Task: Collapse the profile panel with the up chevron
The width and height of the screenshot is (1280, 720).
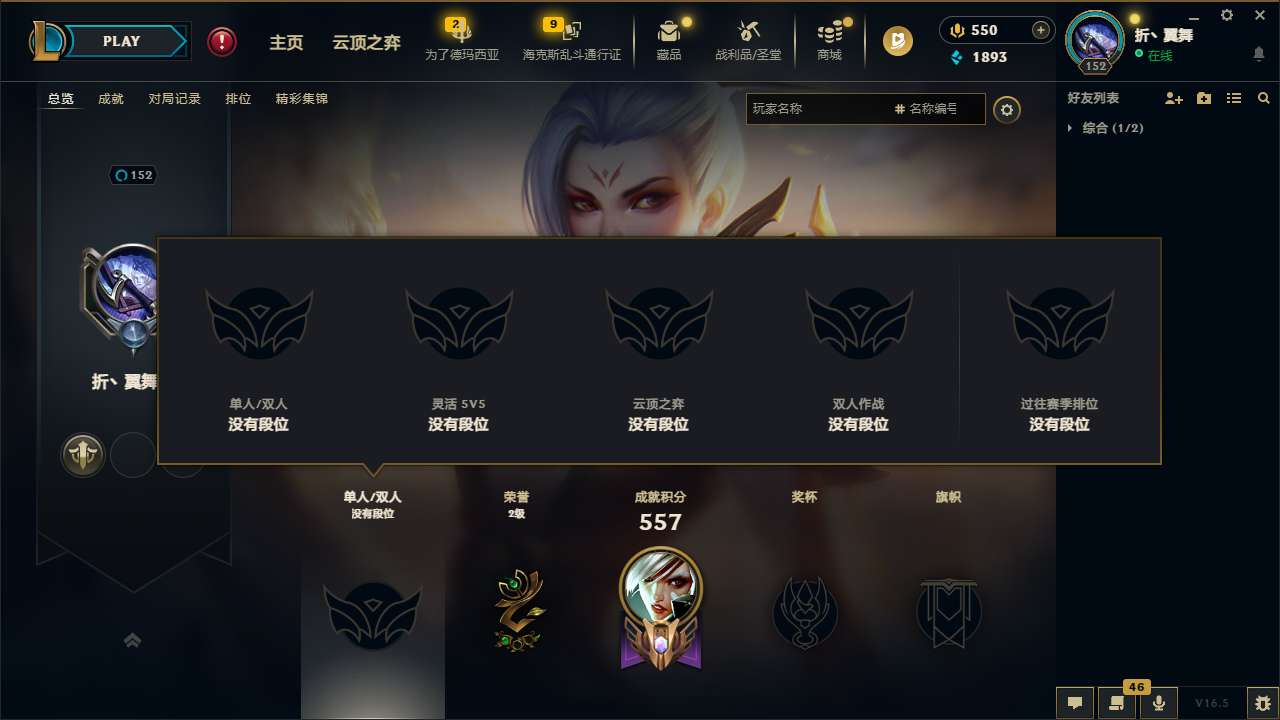Action: point(133,640)
